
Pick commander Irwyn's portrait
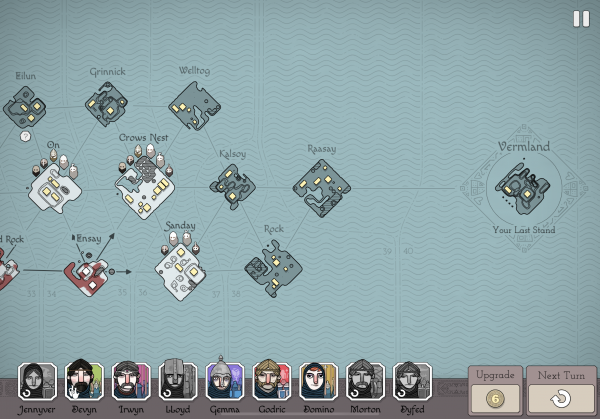point(131,381)
